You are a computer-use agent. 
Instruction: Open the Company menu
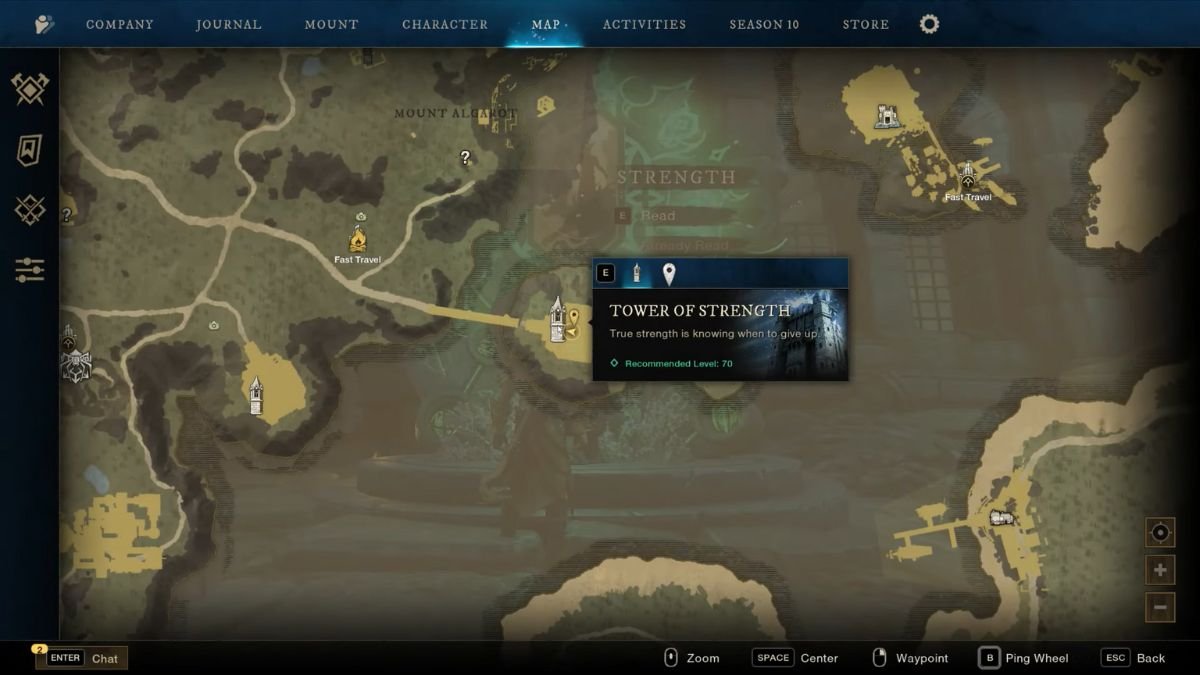(119, 24)
